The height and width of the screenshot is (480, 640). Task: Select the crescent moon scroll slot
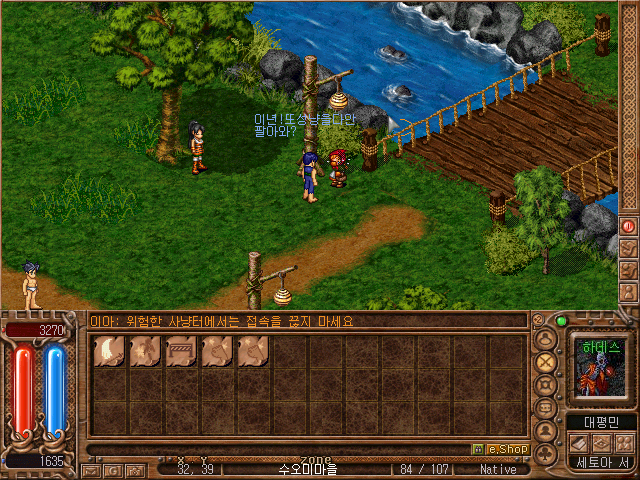click(108, 351)
